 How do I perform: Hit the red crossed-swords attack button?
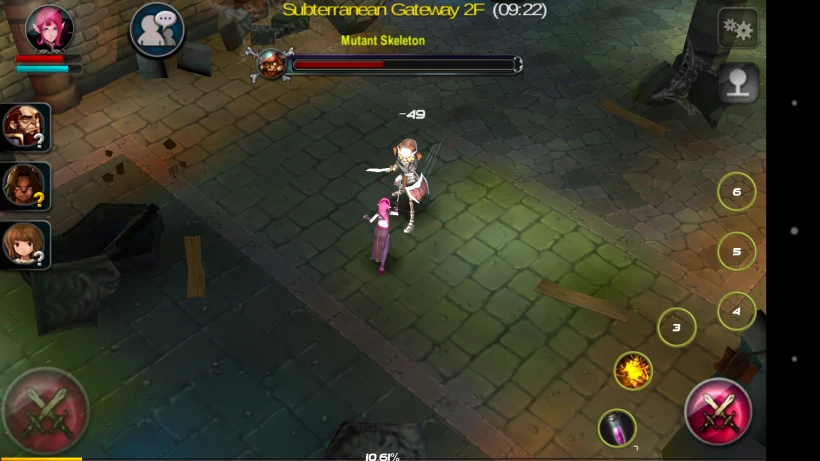[x=717, y=412]
